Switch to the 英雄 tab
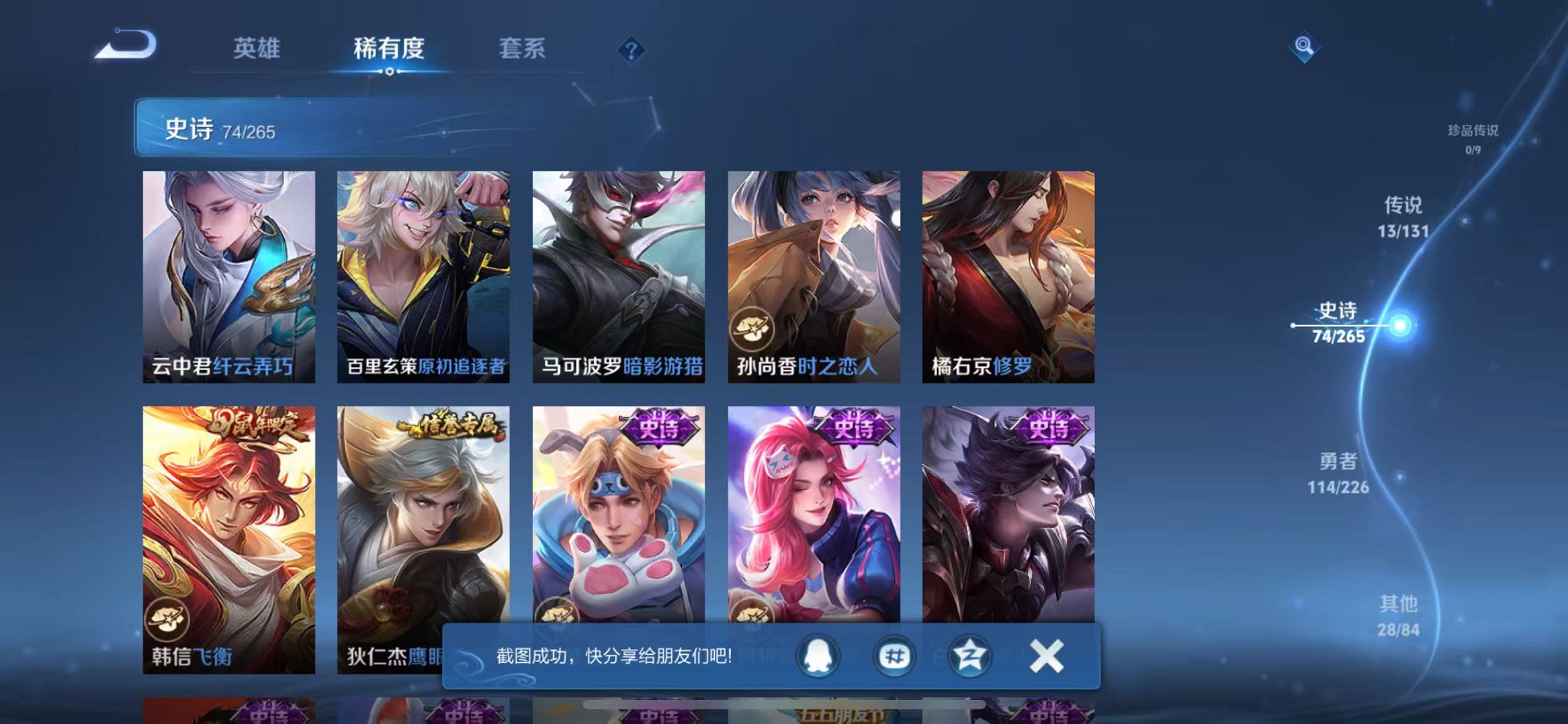The image size is (1568, 724). tap(256, 50)
